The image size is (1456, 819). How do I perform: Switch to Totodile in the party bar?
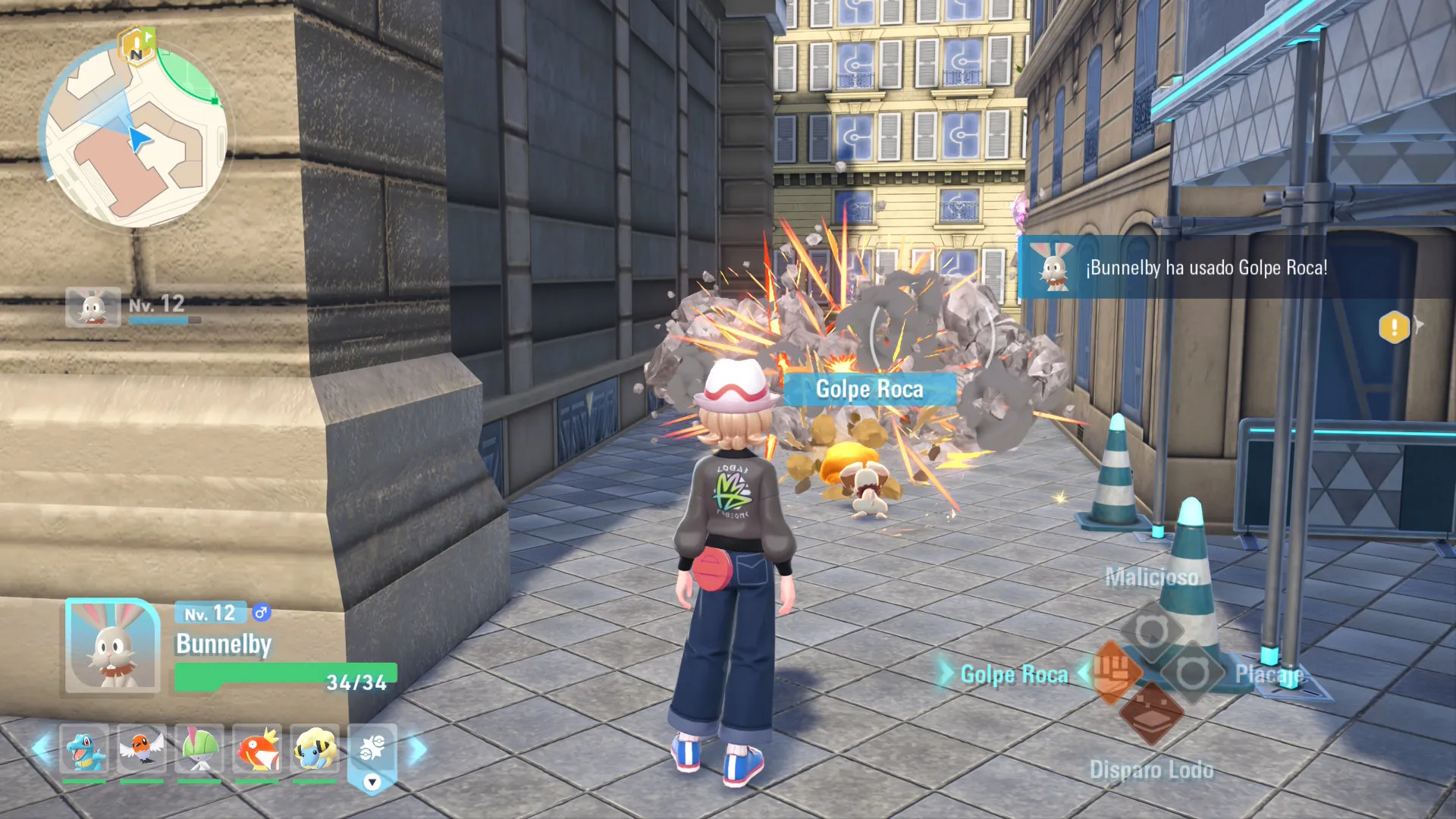pos(84,749)
